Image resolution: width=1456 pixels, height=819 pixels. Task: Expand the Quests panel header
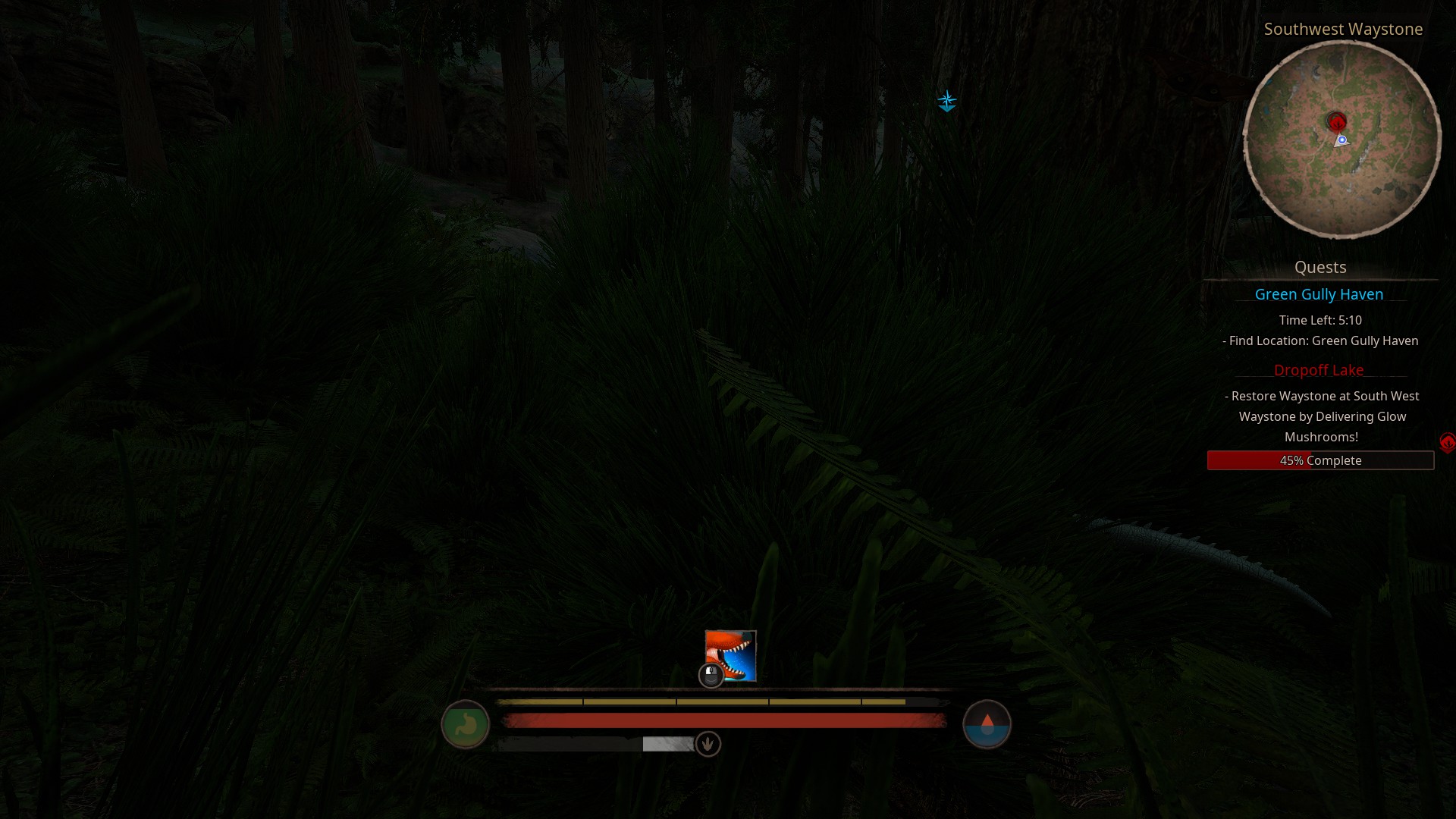[1320, 267]
